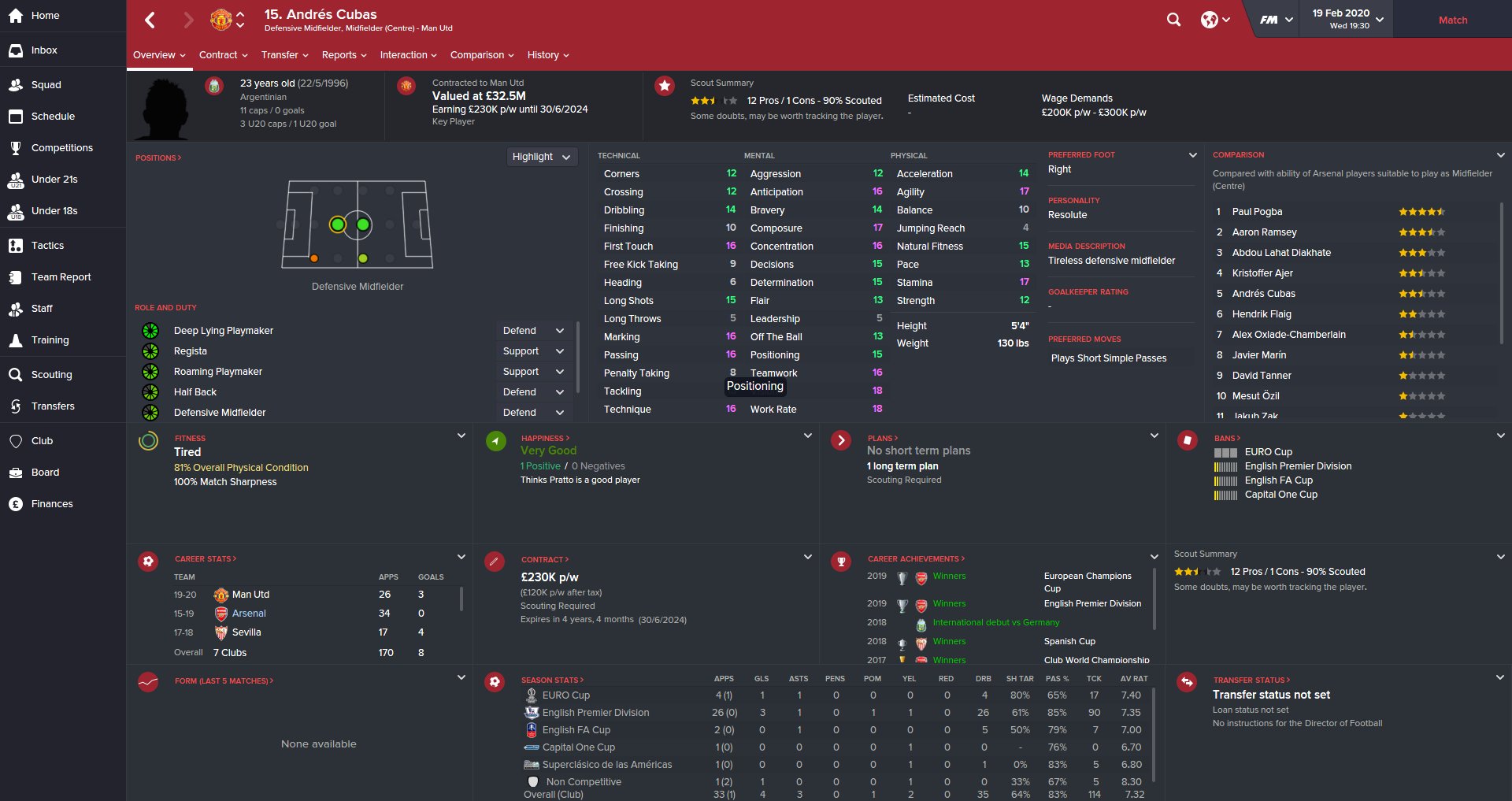Open the Arsenal team link in career stats
This screenshot has height=801, width=1512.
pyautogui.click(x=249, y=614)
